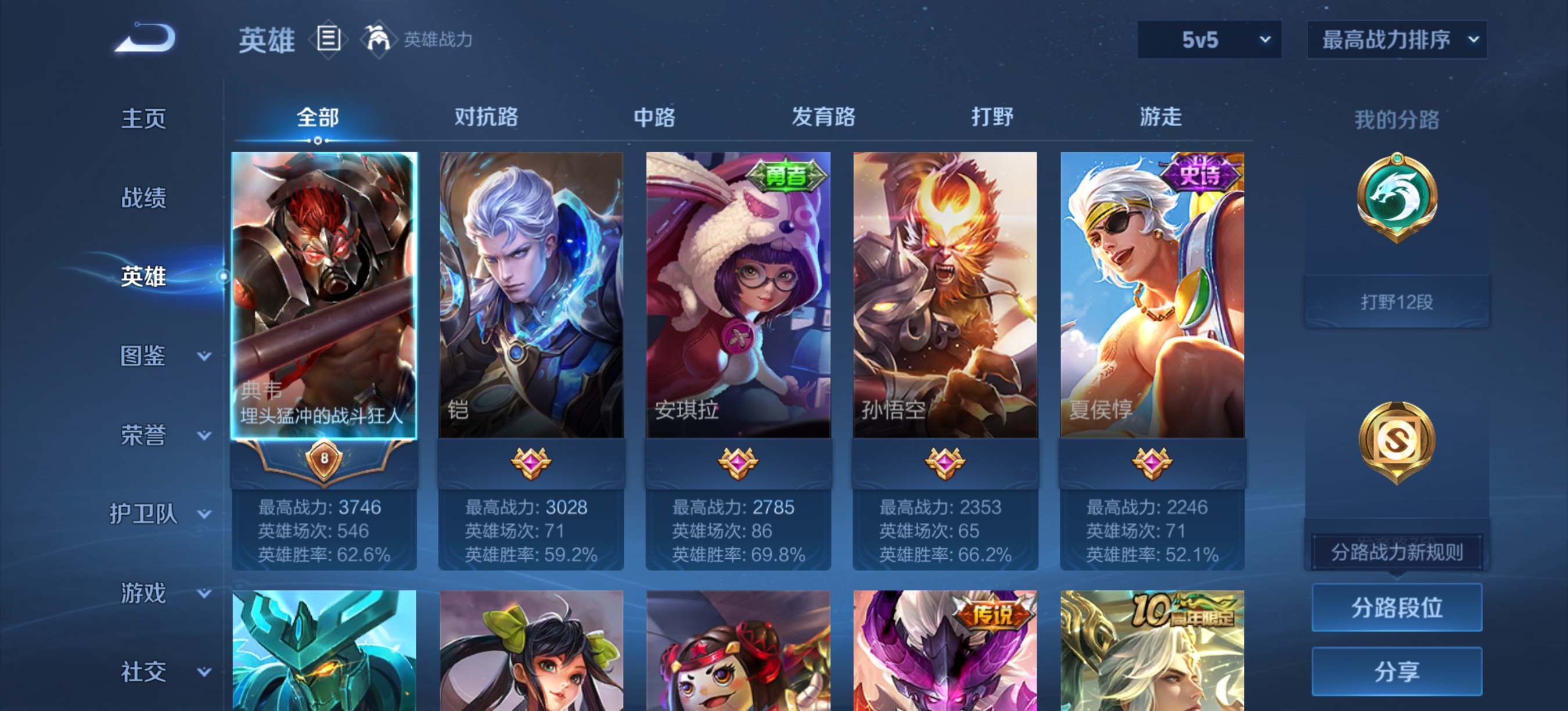This screenshot has width=1568, height=711.
Task: Select the 全部 heroes tab
Action: click(x=317, y=116)
